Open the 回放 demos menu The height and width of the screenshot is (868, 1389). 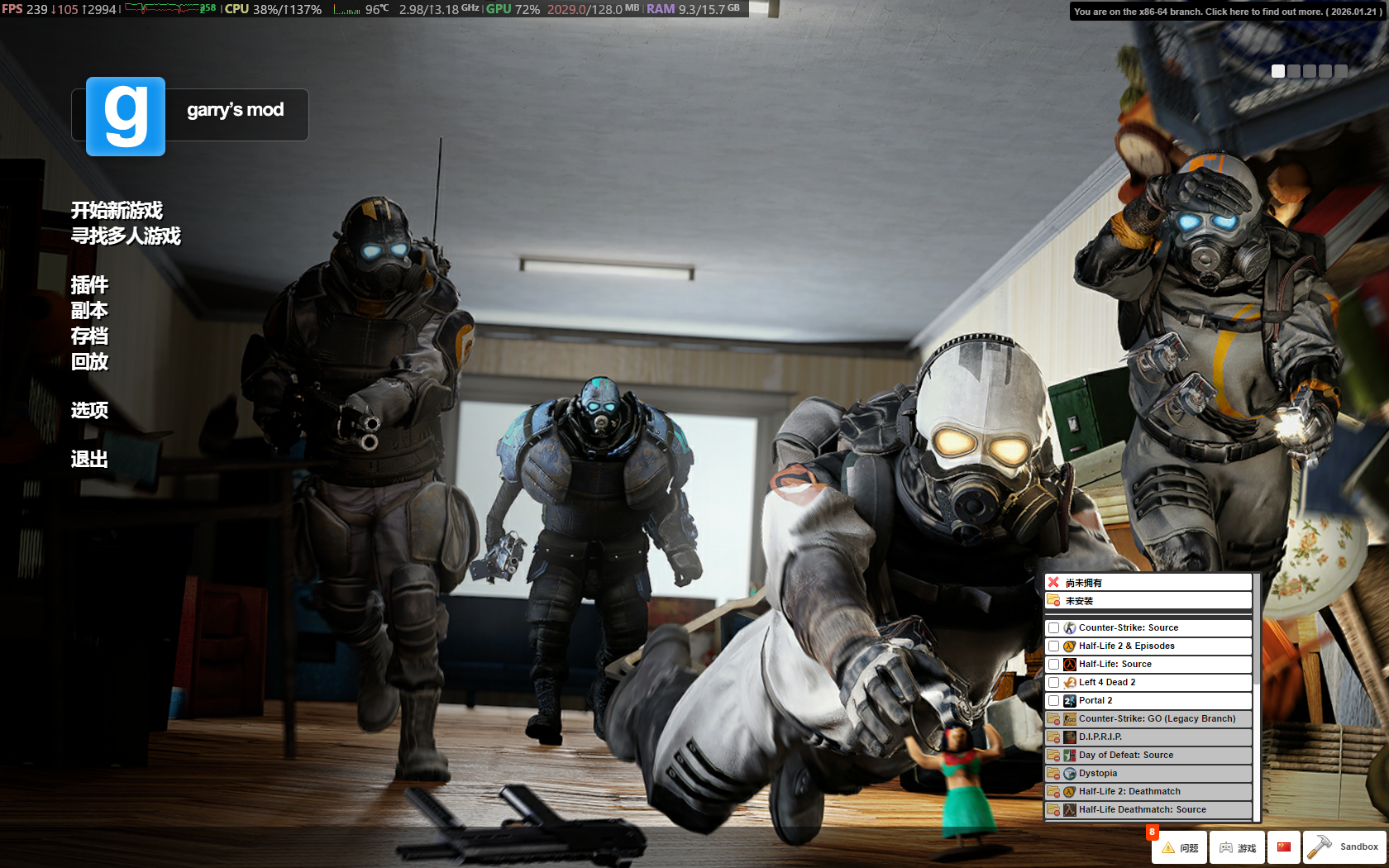point(89,362)
